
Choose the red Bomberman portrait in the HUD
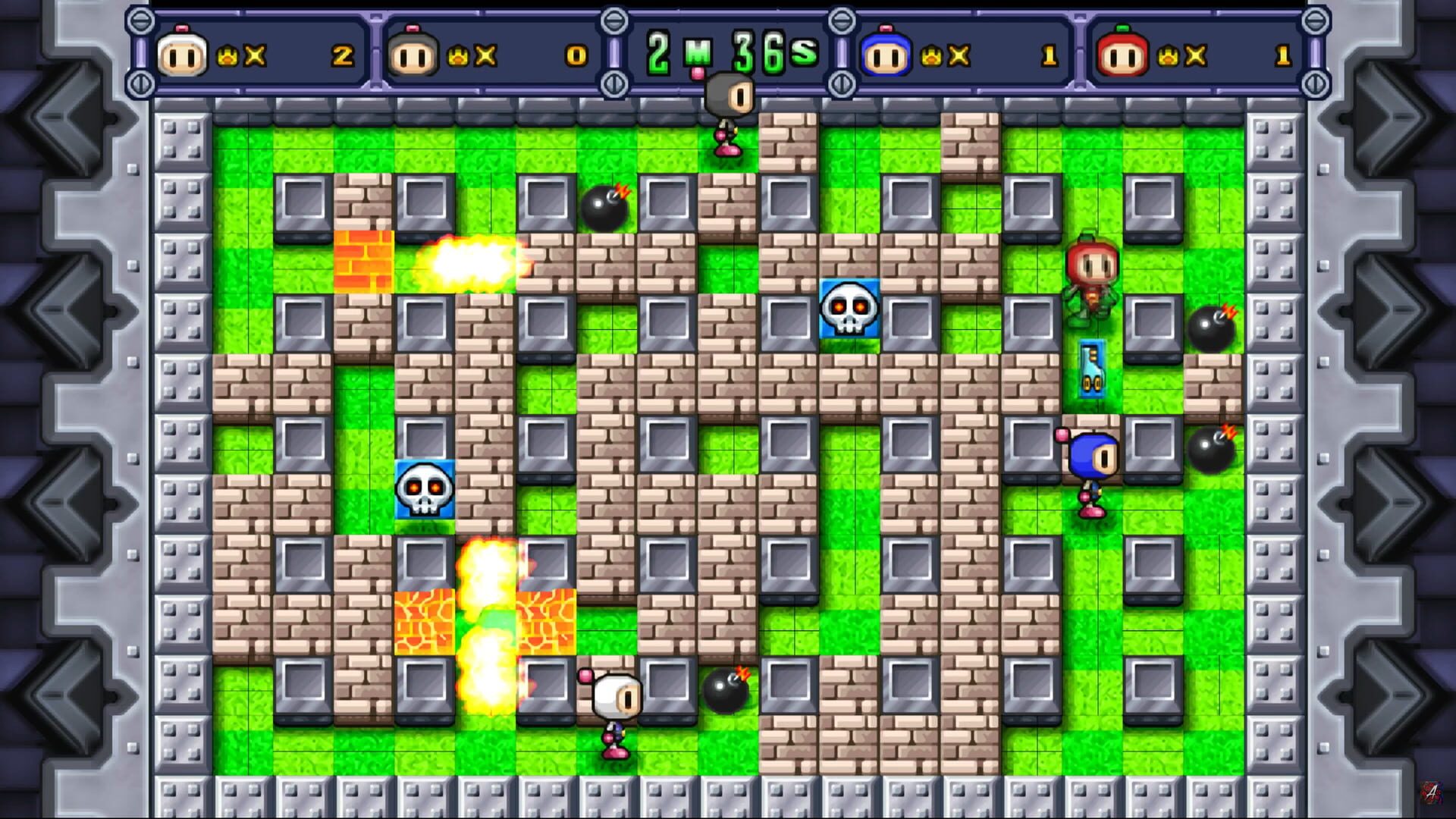click(1122, 55)
